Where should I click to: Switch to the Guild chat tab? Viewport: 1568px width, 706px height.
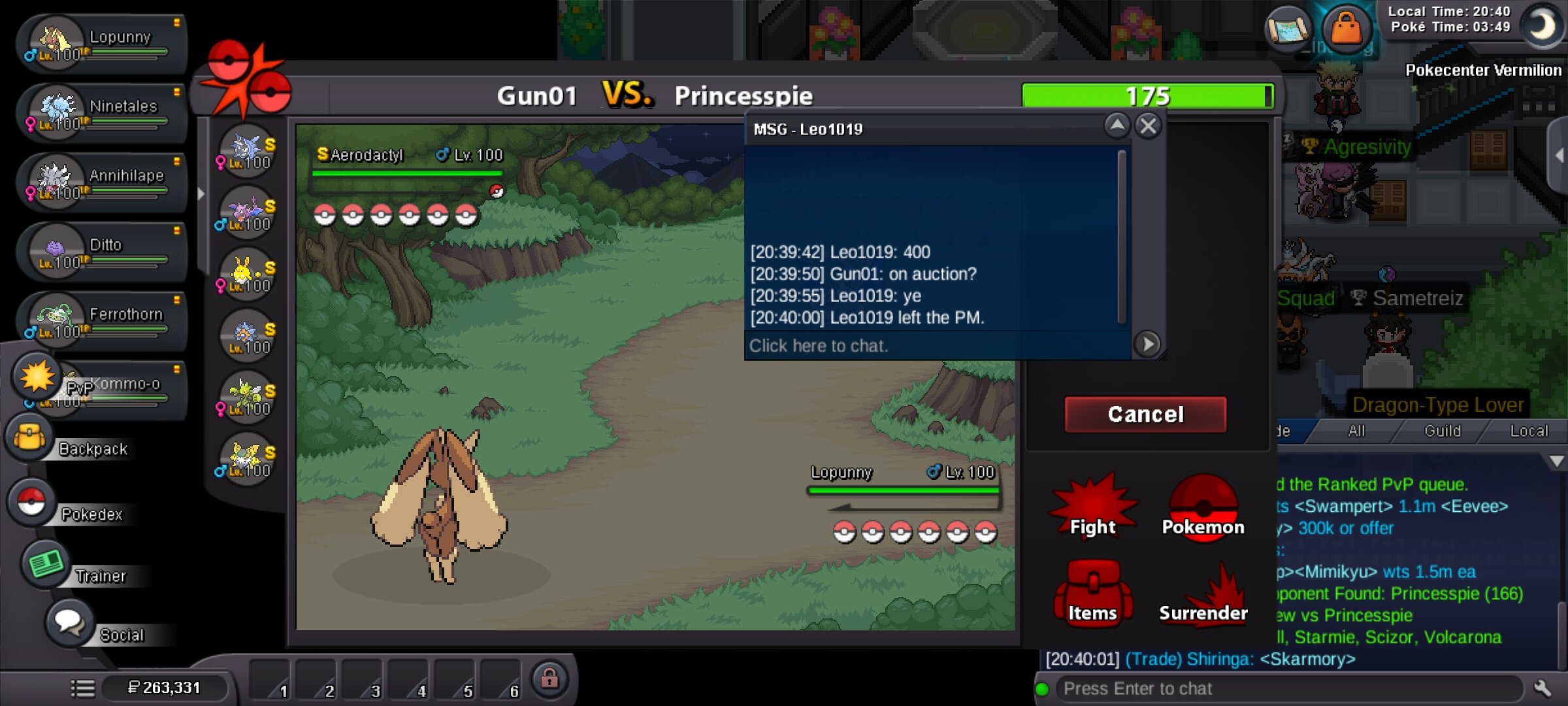[x=1442, y=431]
